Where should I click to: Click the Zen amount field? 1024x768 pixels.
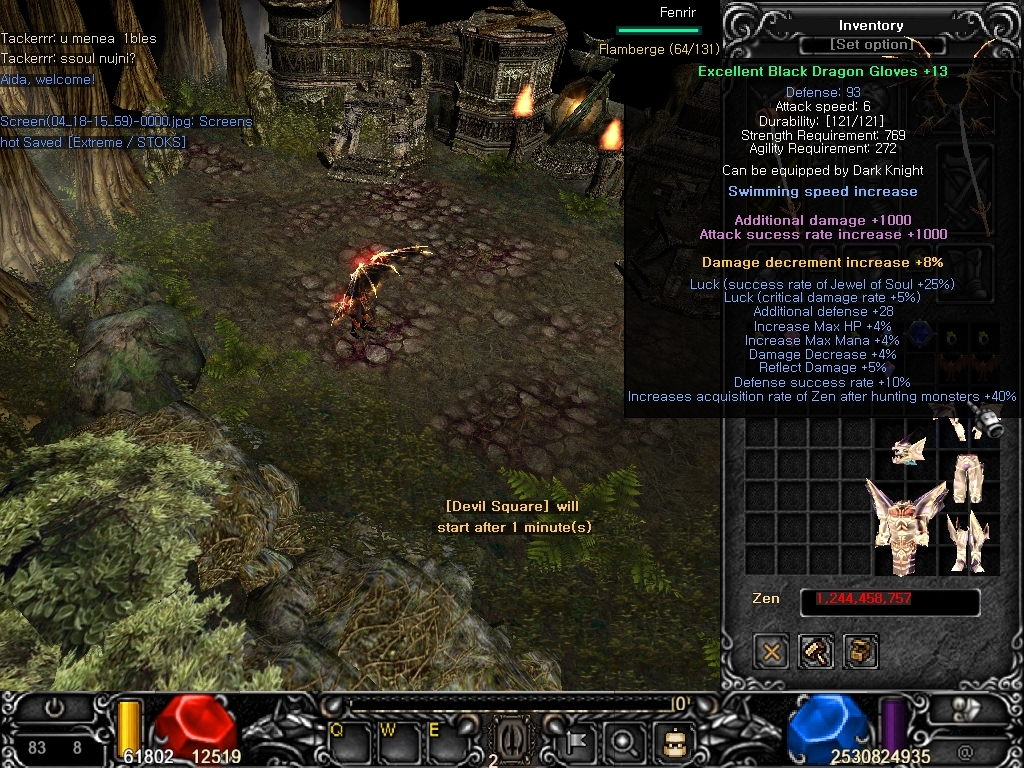[889, 600]
